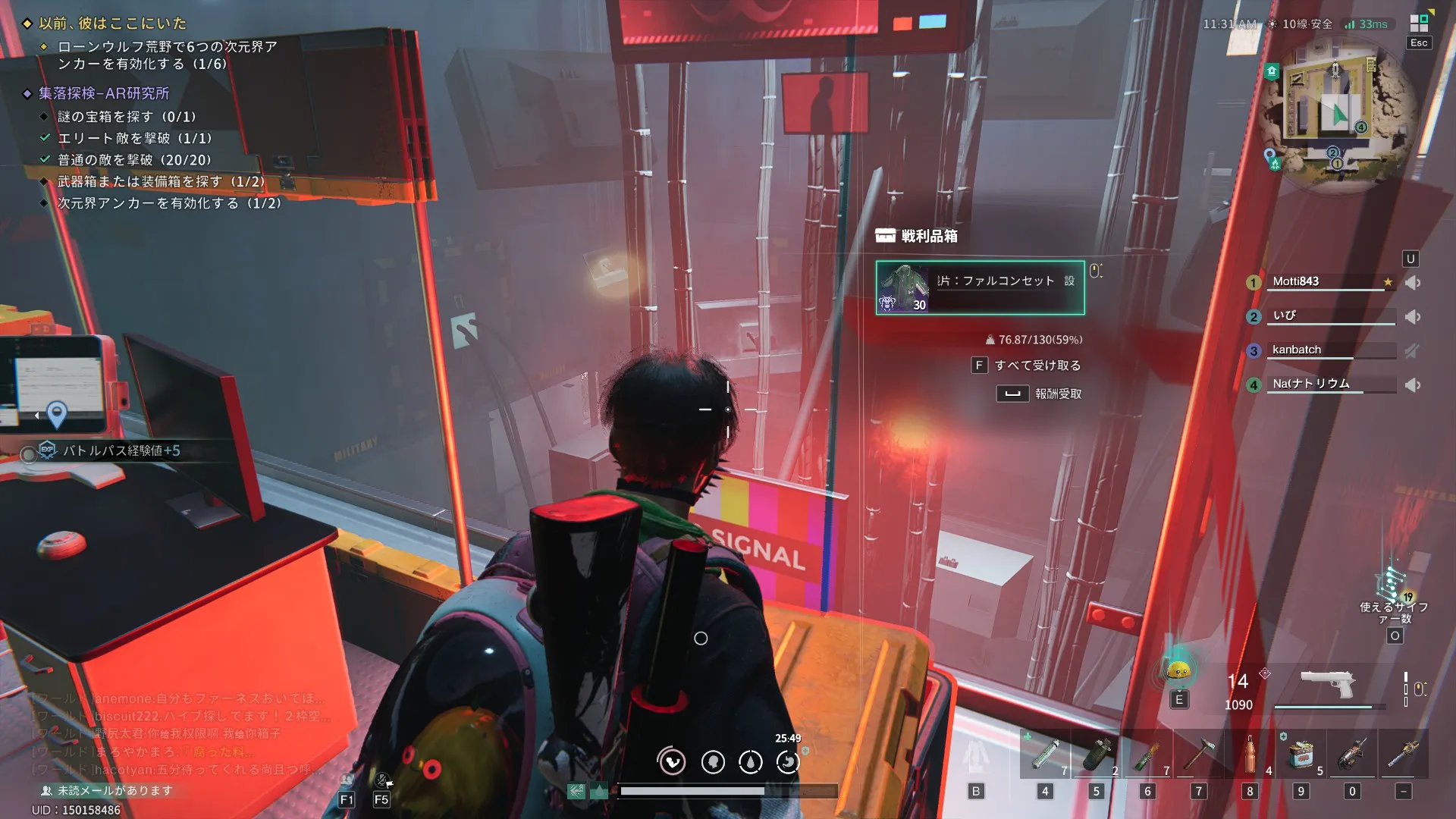Select the grenade hotbar slot
The image size is (1456, 819).
coord(1097,754)
